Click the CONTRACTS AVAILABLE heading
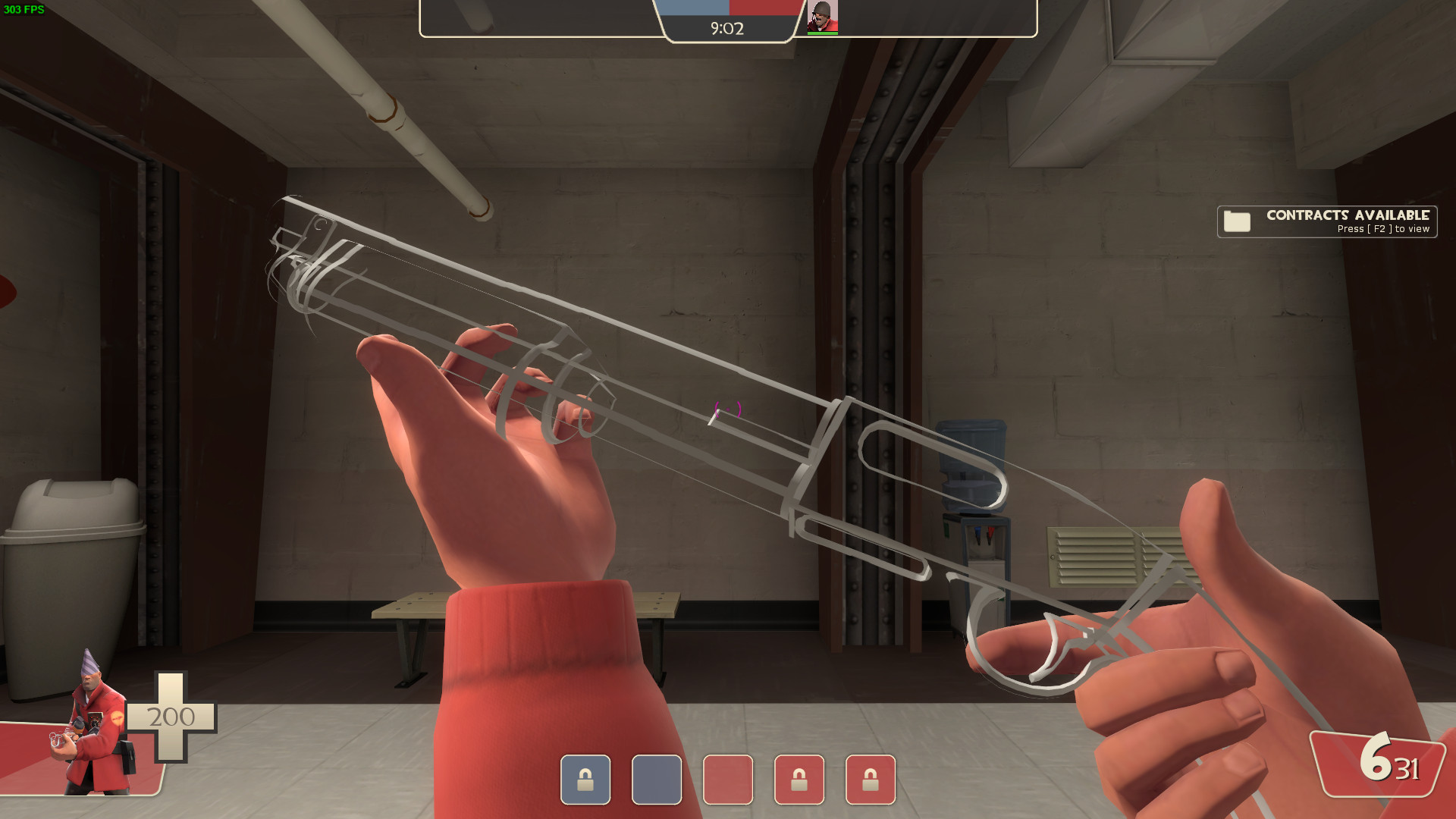This screenshot has width=1456, height=819. pos(1347,215)
